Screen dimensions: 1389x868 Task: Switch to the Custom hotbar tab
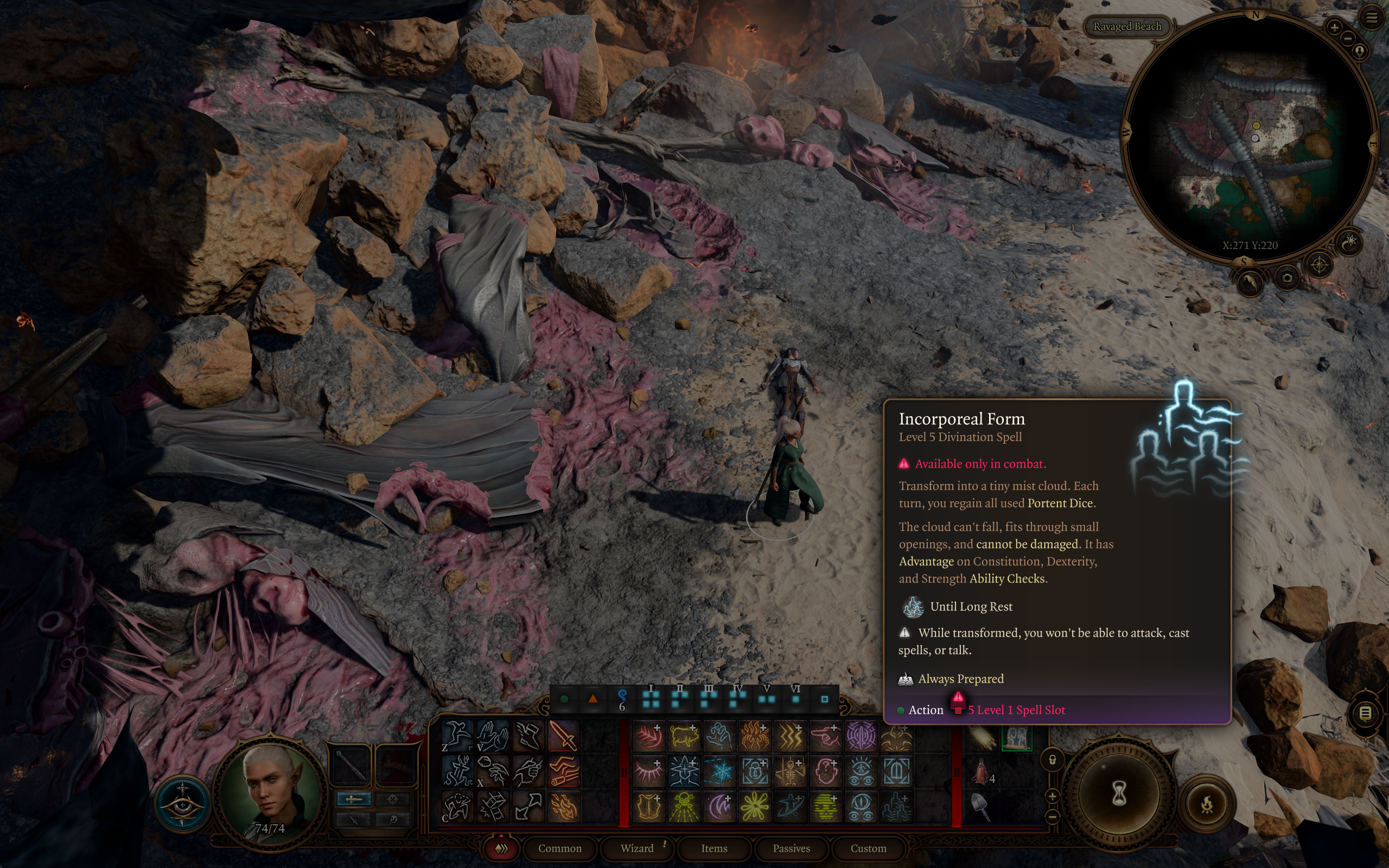tap(868, 848)
